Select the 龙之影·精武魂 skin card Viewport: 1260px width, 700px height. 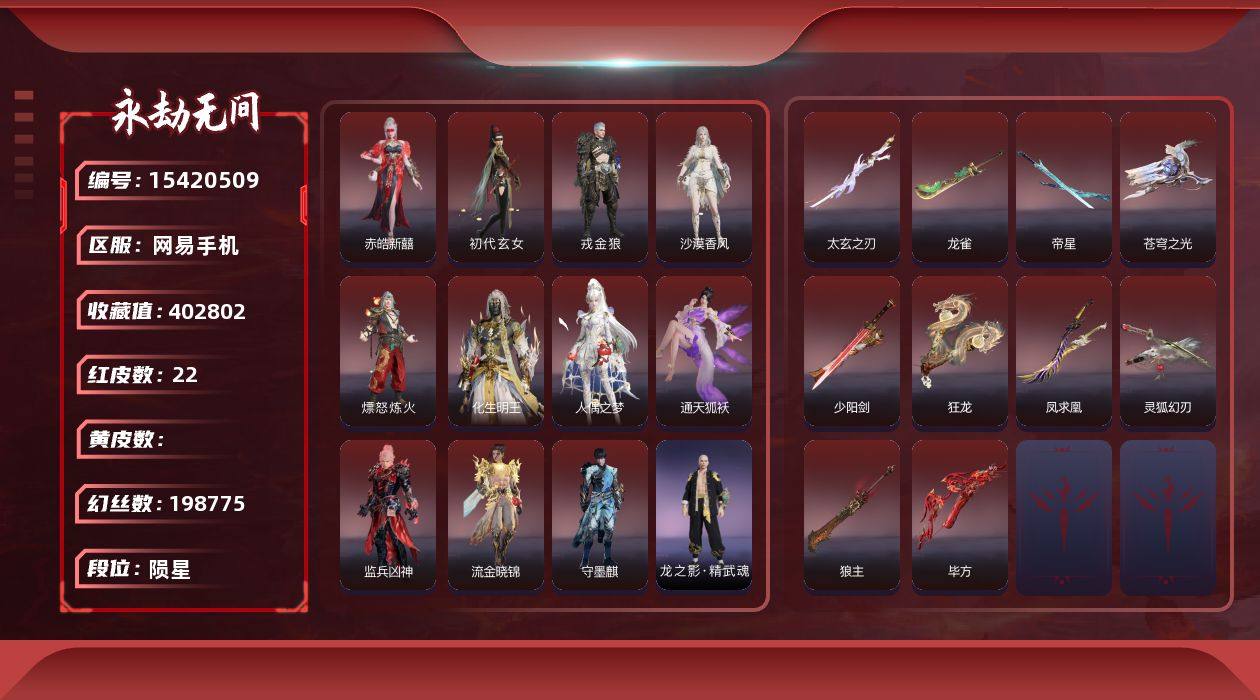click(x=704, y=515)
